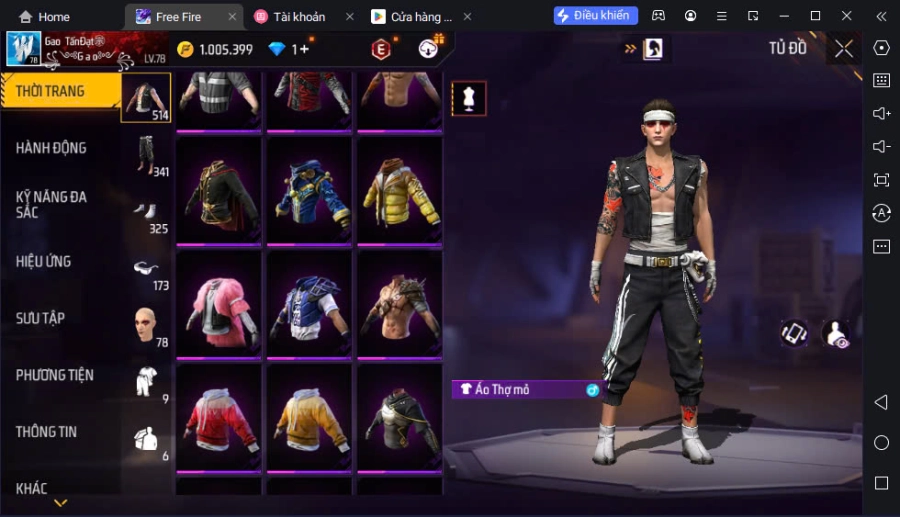Switch to the Tài khoản emulator tab
This screenshot has height=517, width=900.
(x=298, y=17)
